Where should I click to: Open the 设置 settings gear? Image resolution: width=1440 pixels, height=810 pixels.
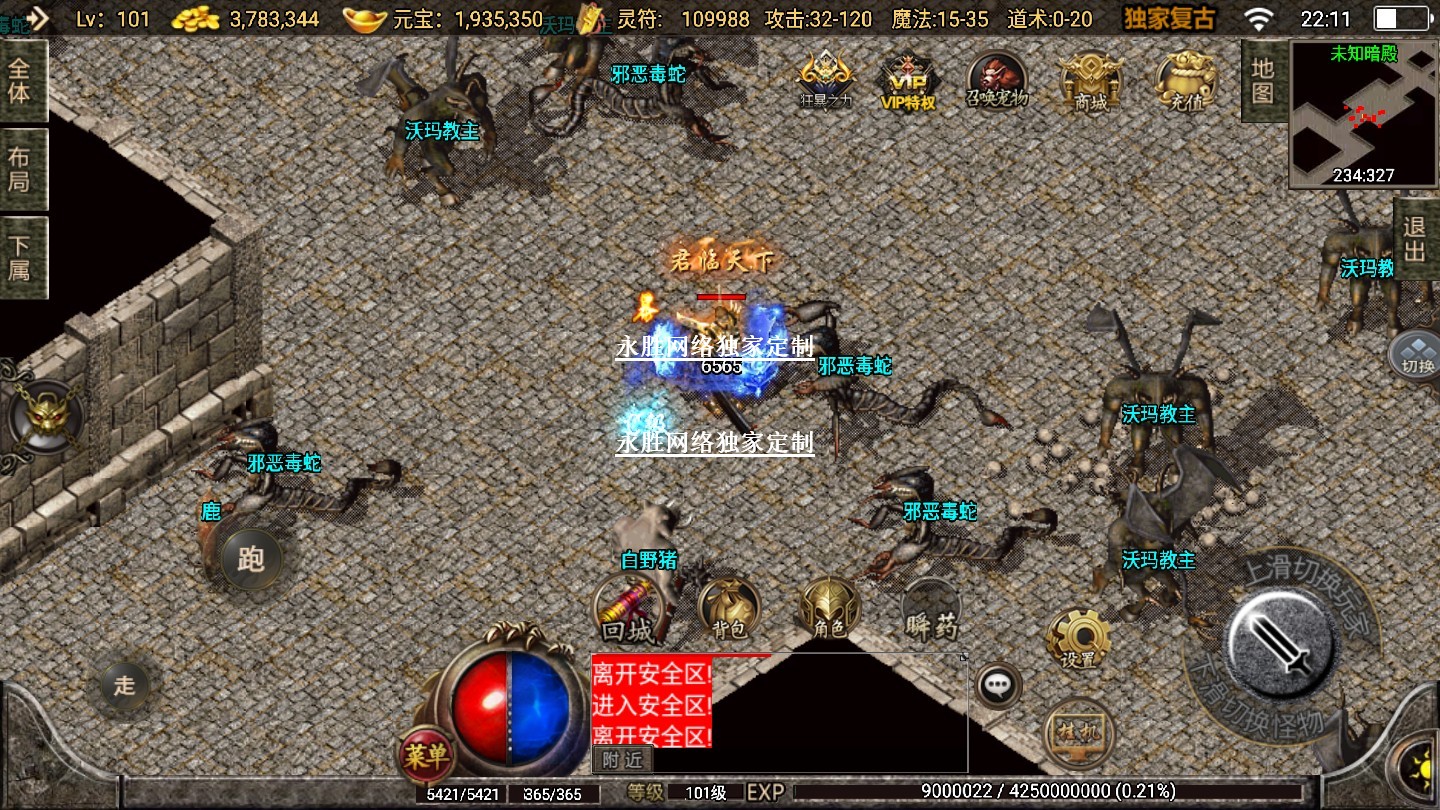coord(1077,638)
